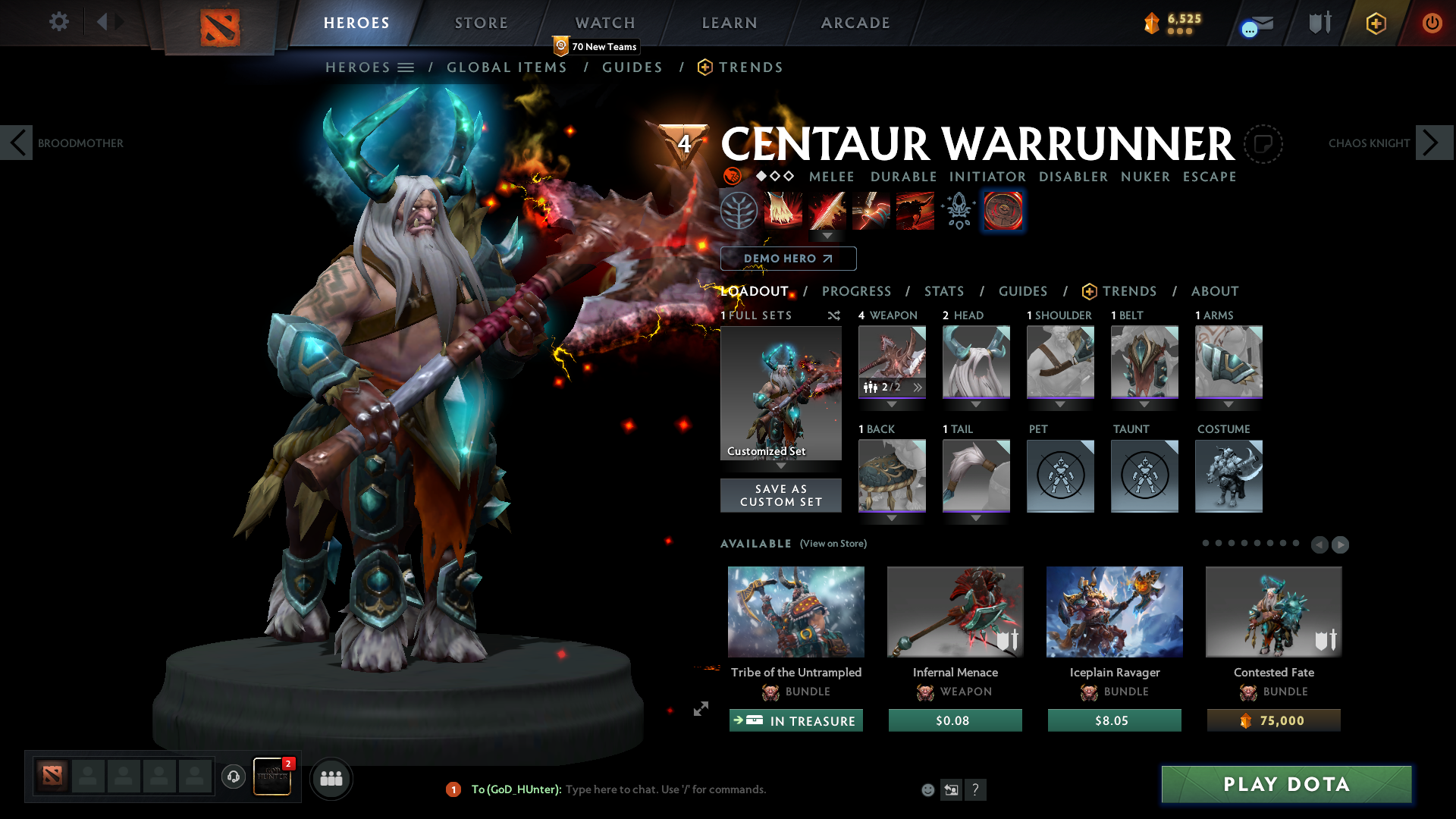Click the Play Dota button
The image size is (1456, 819).
[x=1285, y=784]
